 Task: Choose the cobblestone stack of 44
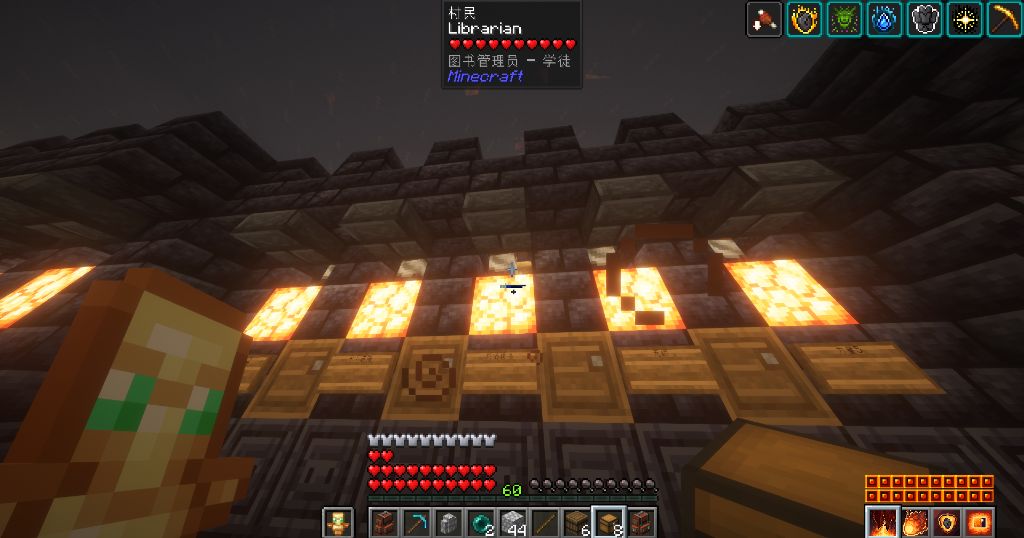click(x=514, y=523)
